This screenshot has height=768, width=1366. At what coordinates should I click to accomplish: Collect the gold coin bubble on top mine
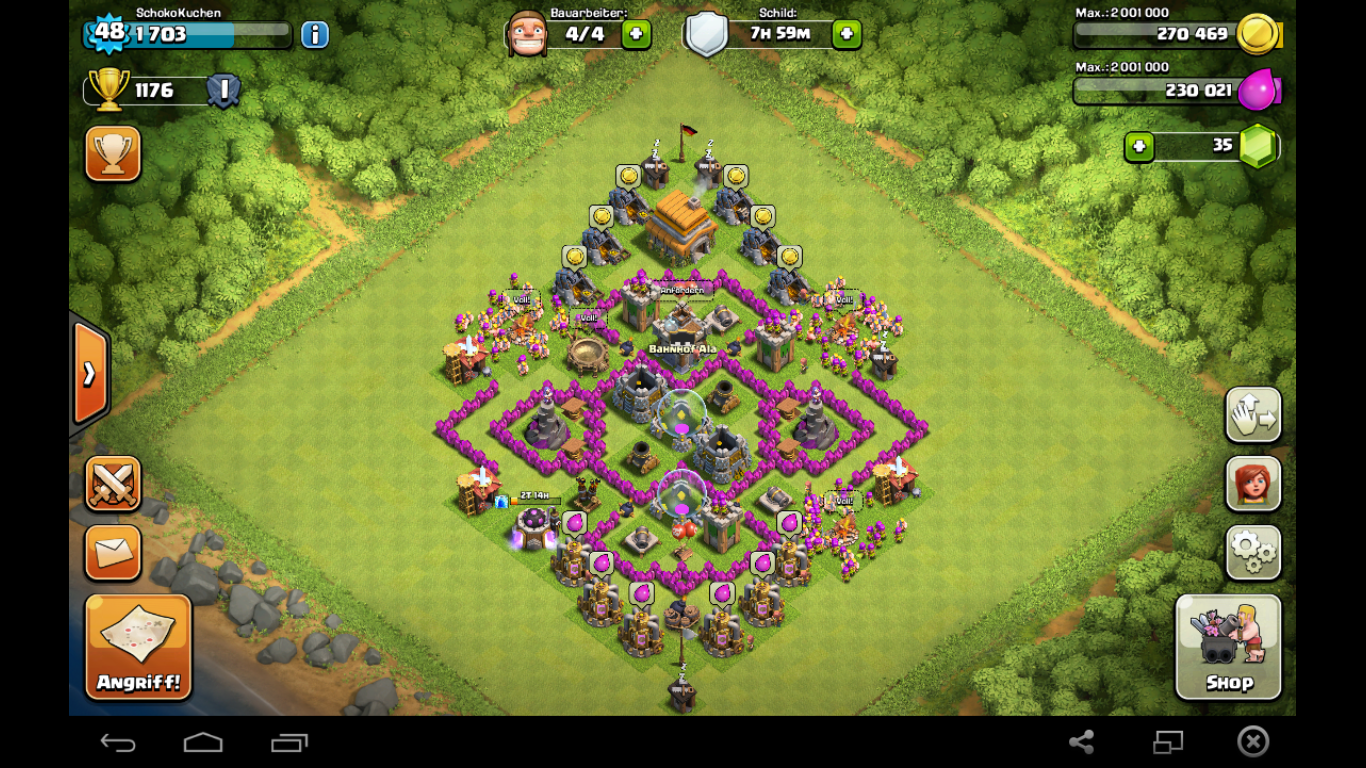[x=628, y=177]
